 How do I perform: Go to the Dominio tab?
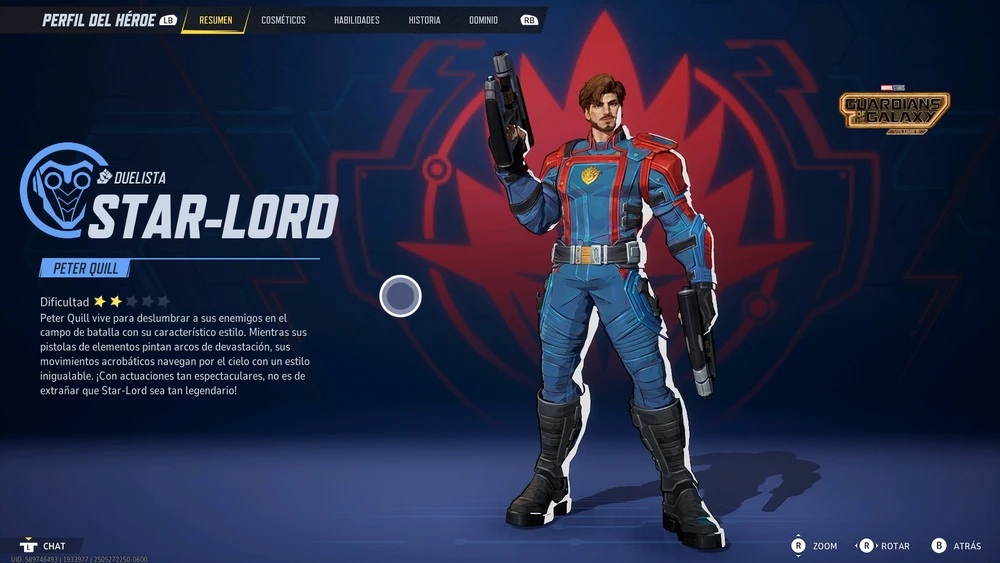coord(483,20)
